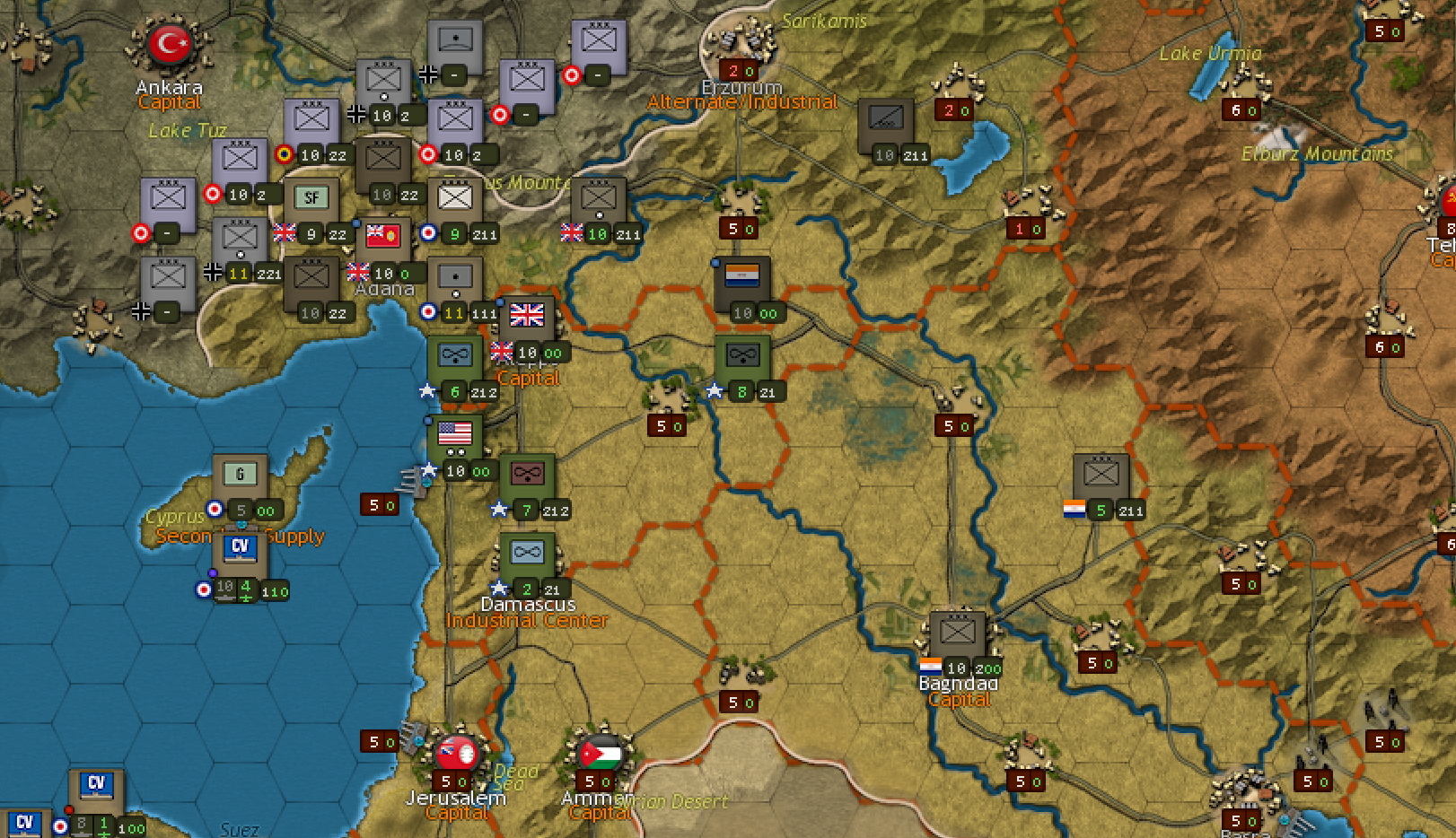Image resolution: width=1456 pixels, height=838 pixels.
Task: Select the garrison unit on Cyprus
Action: pos(240,474)
